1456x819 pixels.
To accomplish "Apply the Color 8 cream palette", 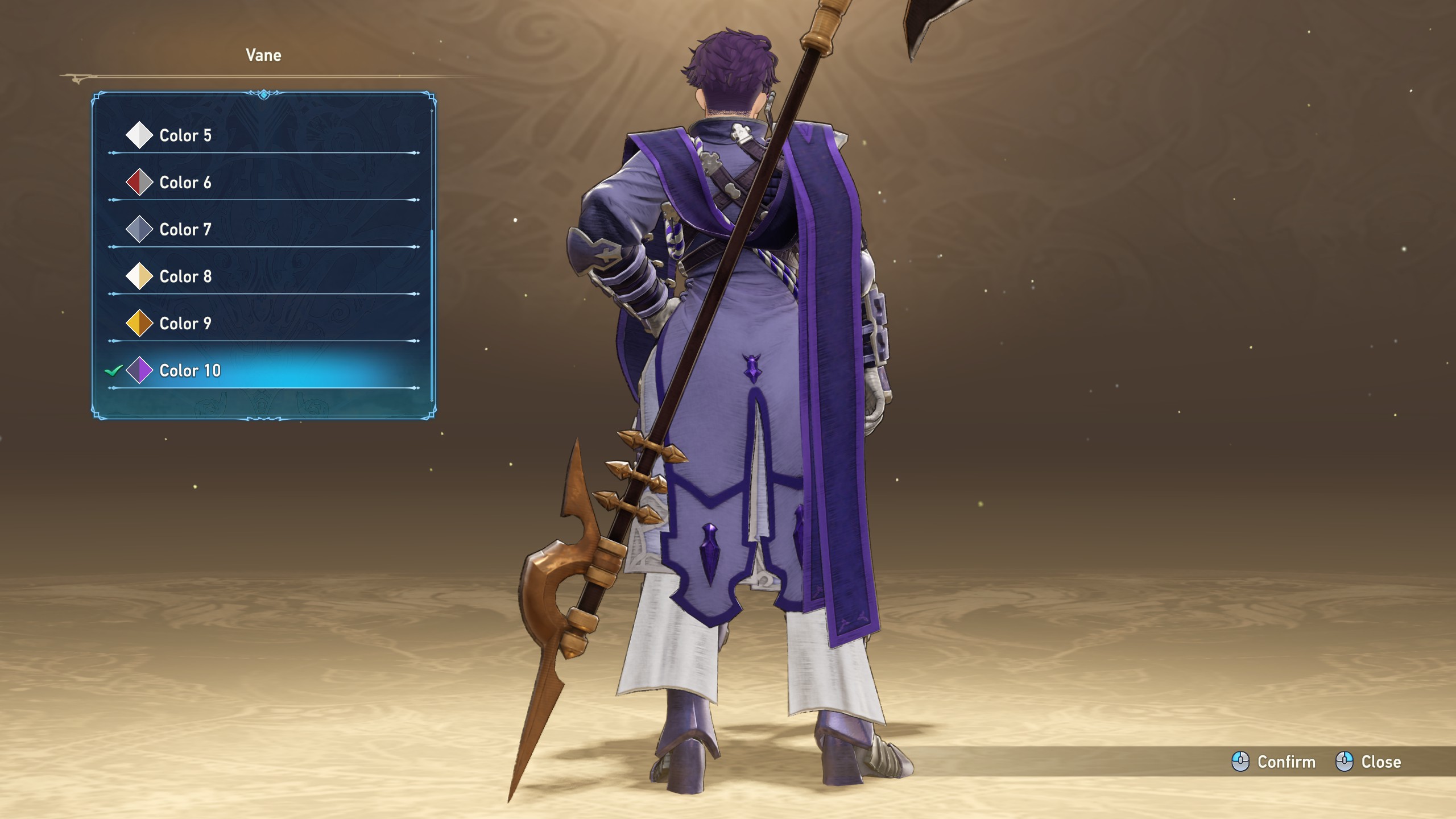I will tap(185, 276).
